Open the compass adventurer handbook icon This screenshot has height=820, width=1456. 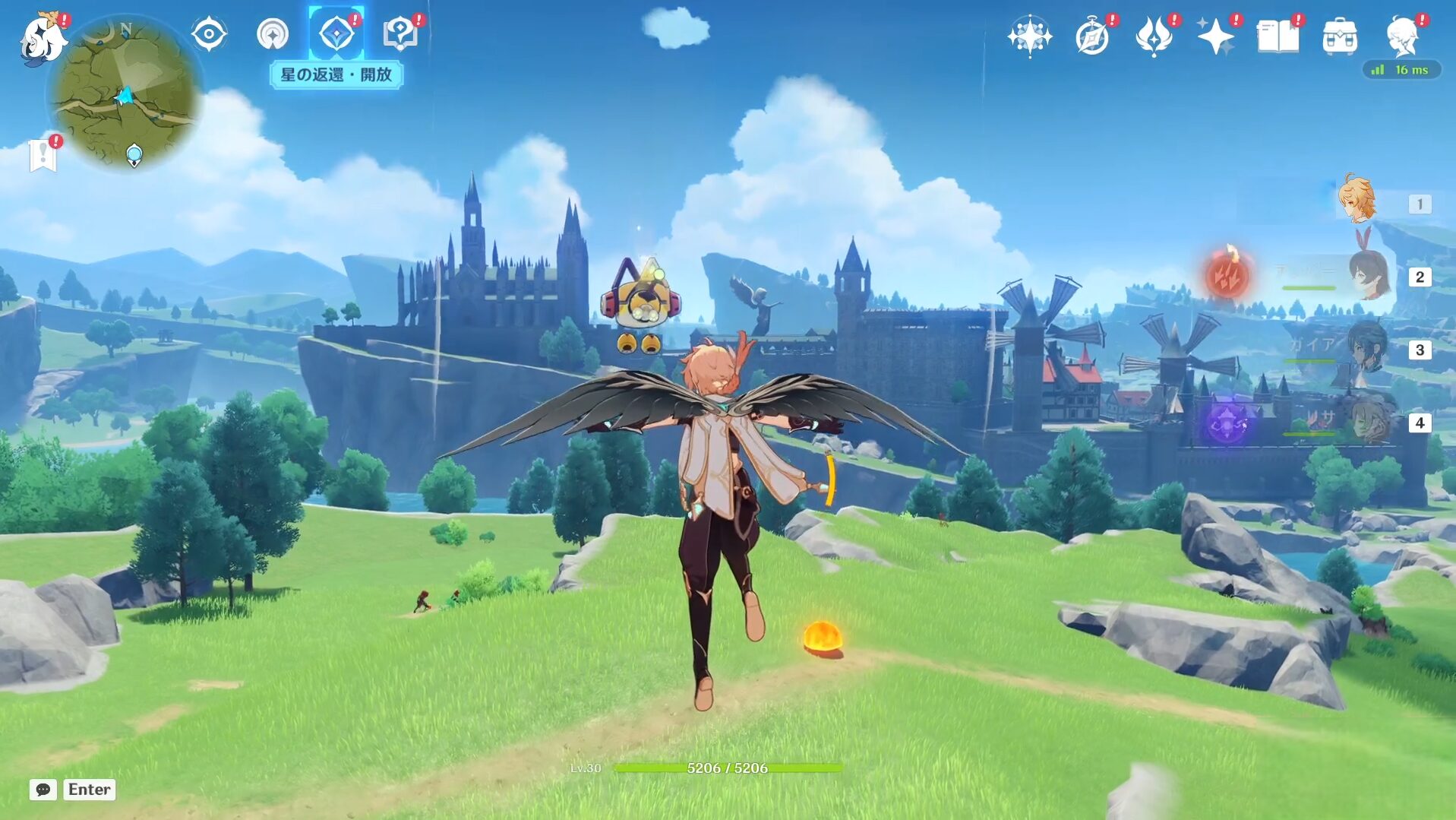(x=1092, y=36)
